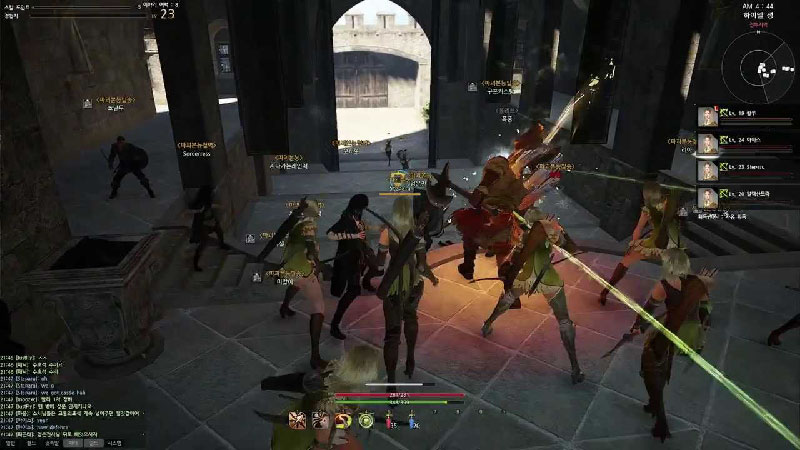Image resolution: width=800 pixels, height=450 pixels.
Task: Switch to the 시스템 chat tab
Action: click(x=114, y=442)
